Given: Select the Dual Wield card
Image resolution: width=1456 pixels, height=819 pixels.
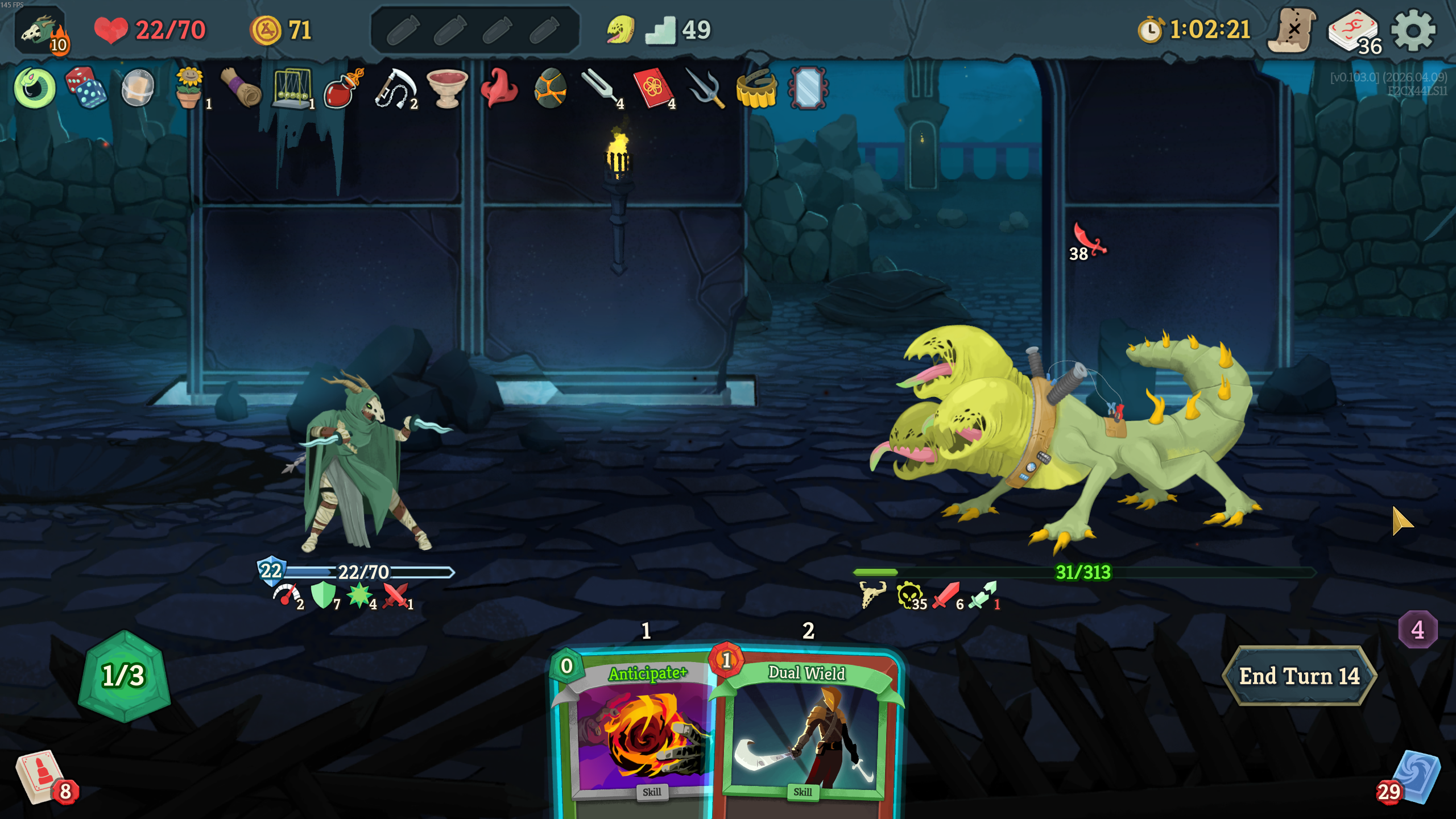Looking at the screenshot, I should point(806,734).
